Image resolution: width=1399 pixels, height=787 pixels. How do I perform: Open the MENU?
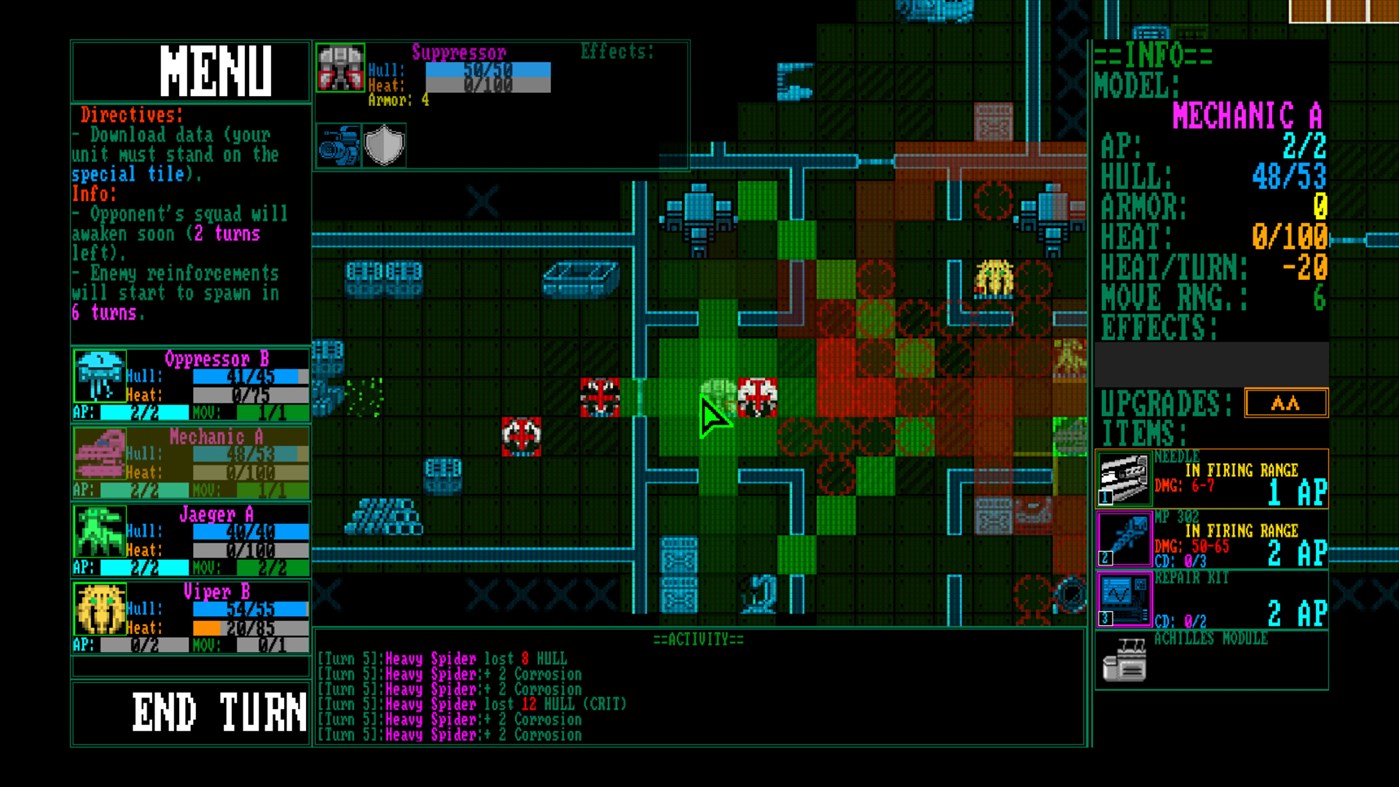[x=190, y=70]
